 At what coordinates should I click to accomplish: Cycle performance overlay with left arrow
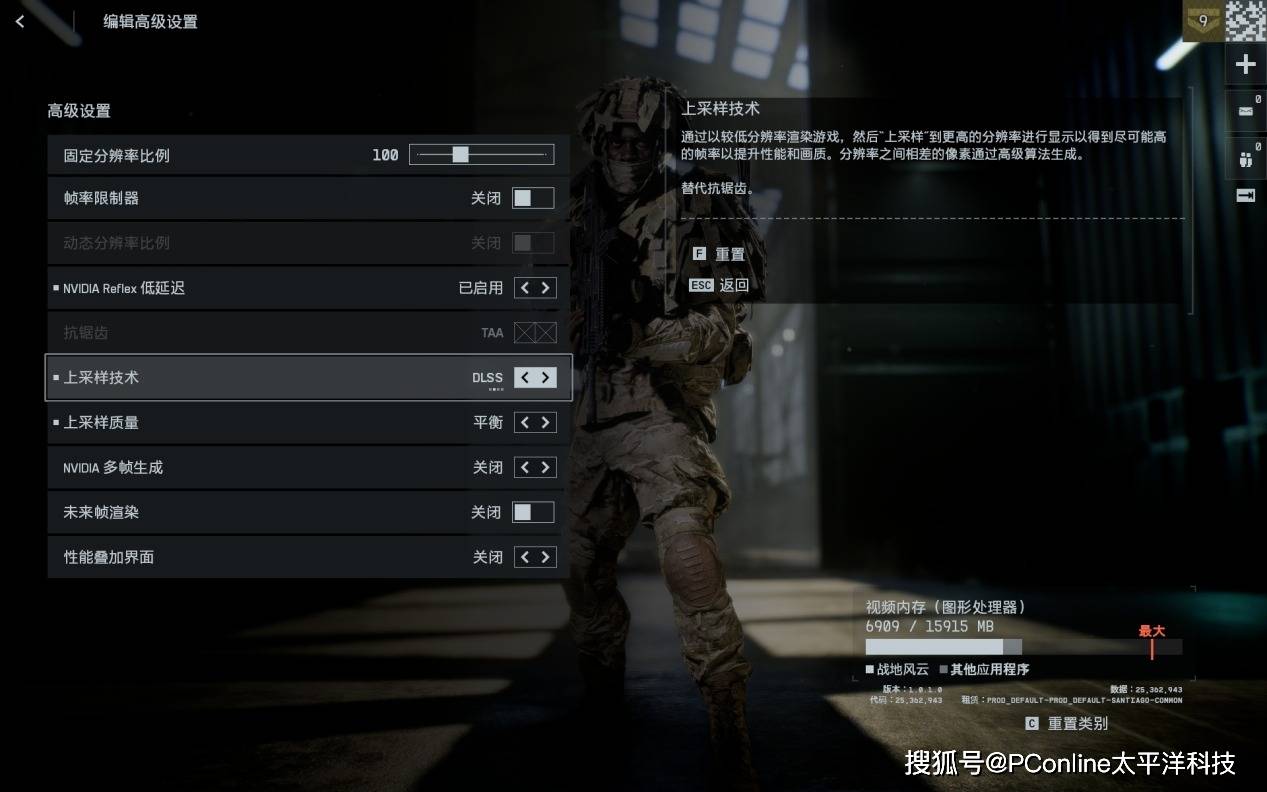coord(524,557)
